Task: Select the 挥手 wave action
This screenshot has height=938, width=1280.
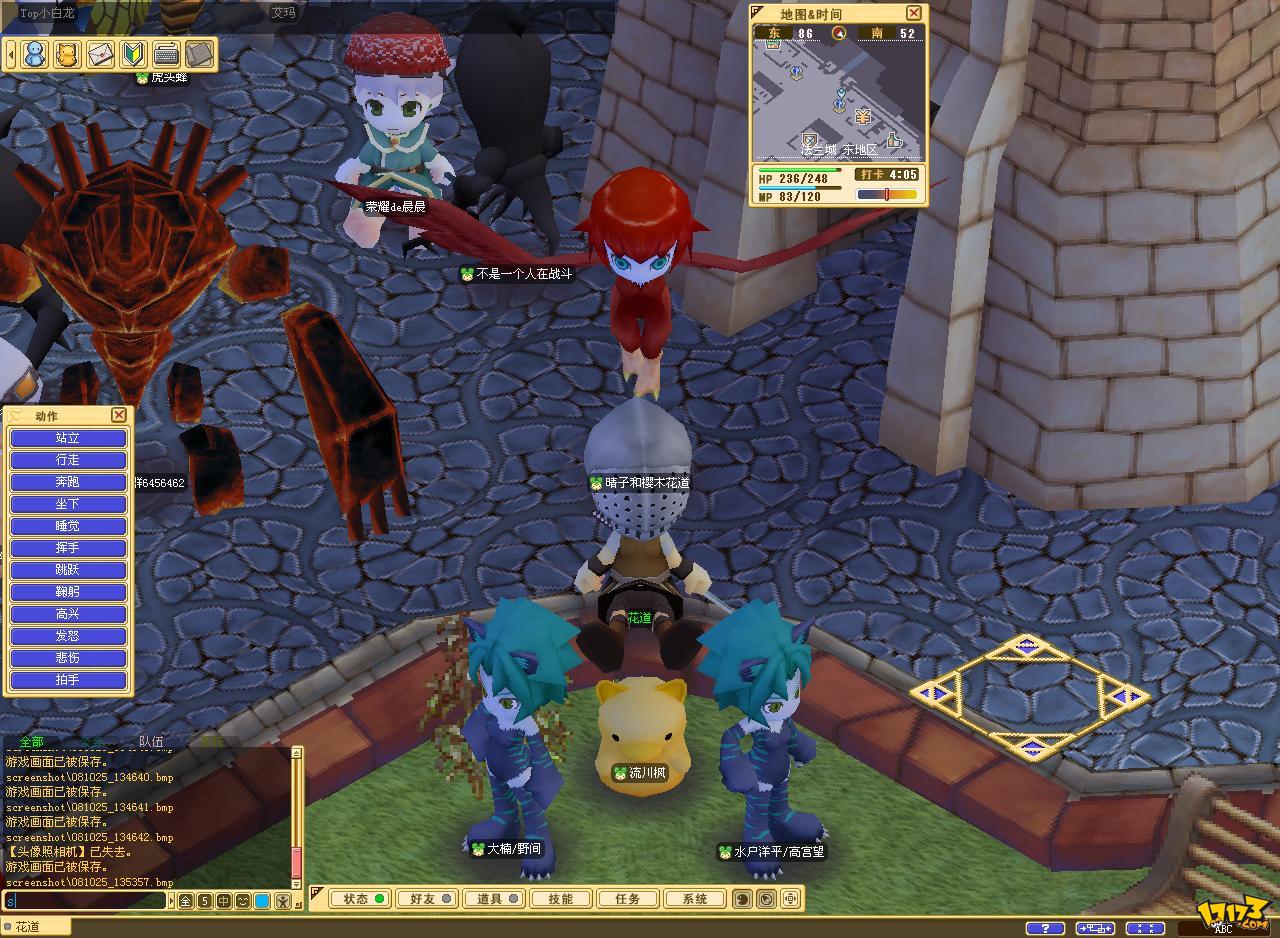Action: [x=68, y=548]
